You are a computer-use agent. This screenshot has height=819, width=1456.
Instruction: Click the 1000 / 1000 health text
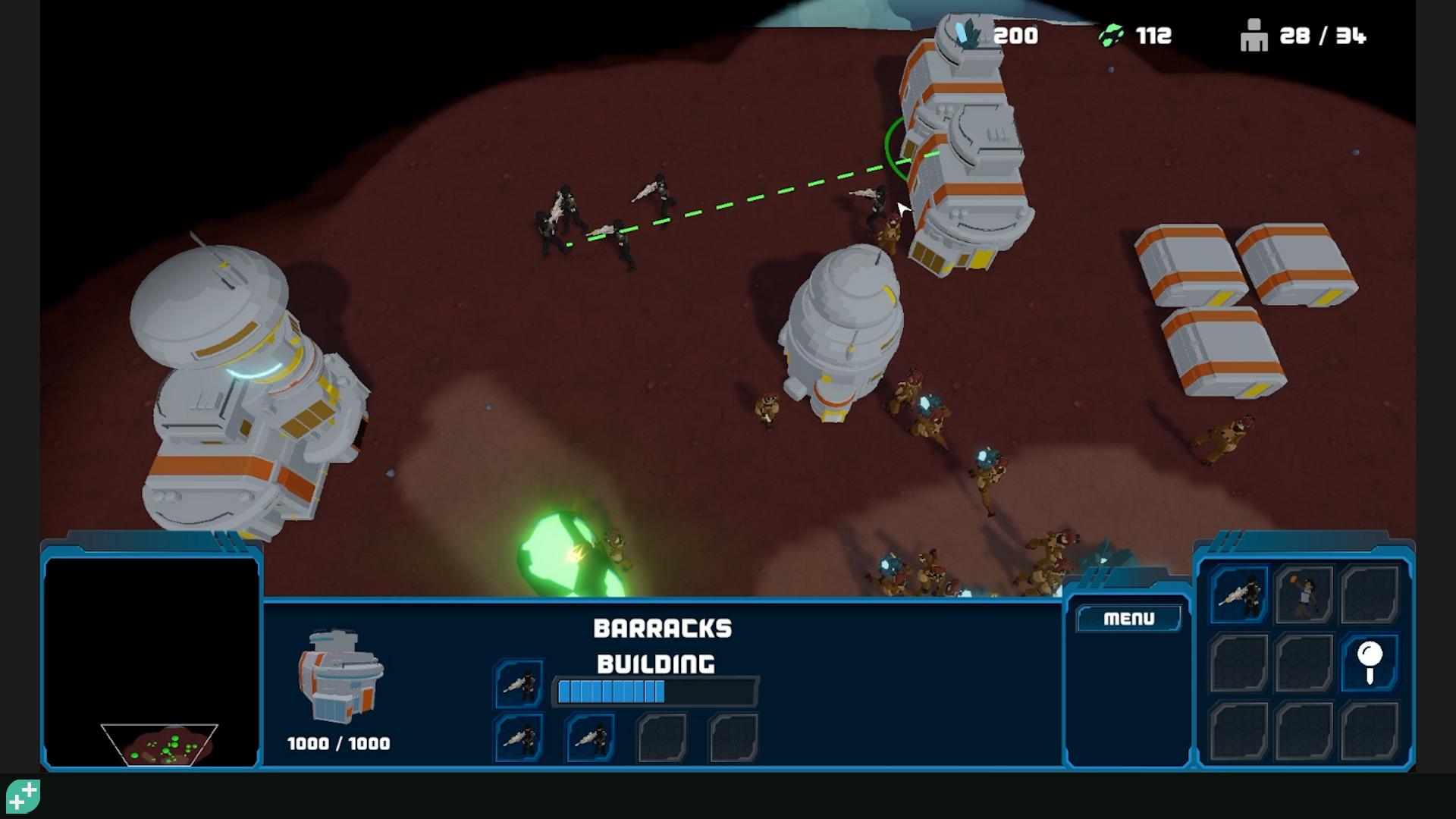(339, 743)
